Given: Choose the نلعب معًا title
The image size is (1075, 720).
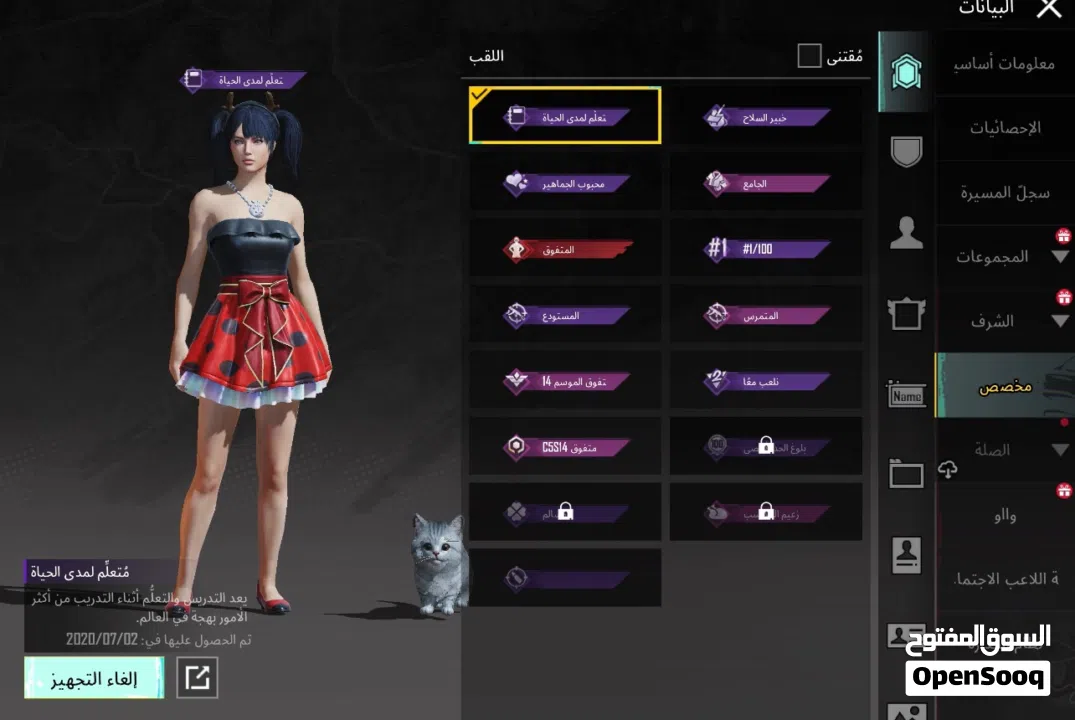Looking at the screenshot, I should (766, 381).
